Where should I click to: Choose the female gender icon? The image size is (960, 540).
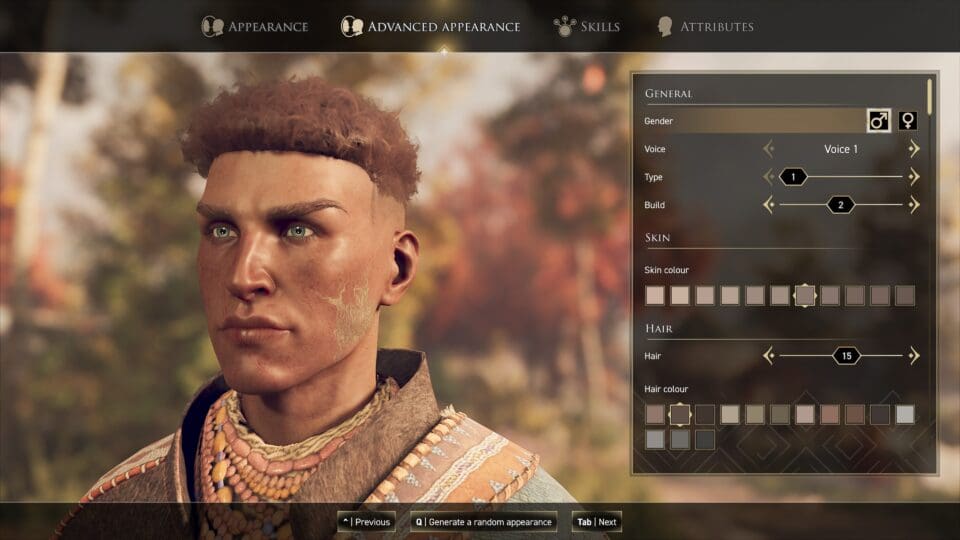(x=908, y=121)
